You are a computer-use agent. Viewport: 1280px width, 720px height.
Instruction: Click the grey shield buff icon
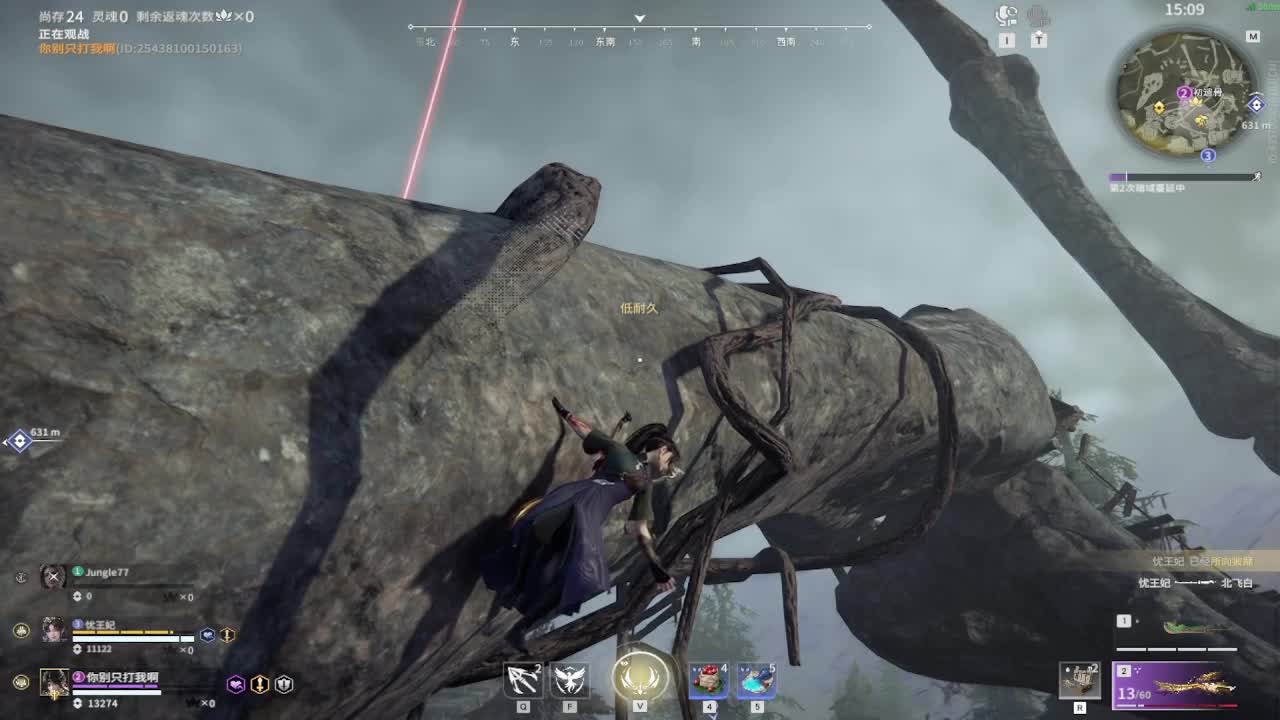click(284, 684)
